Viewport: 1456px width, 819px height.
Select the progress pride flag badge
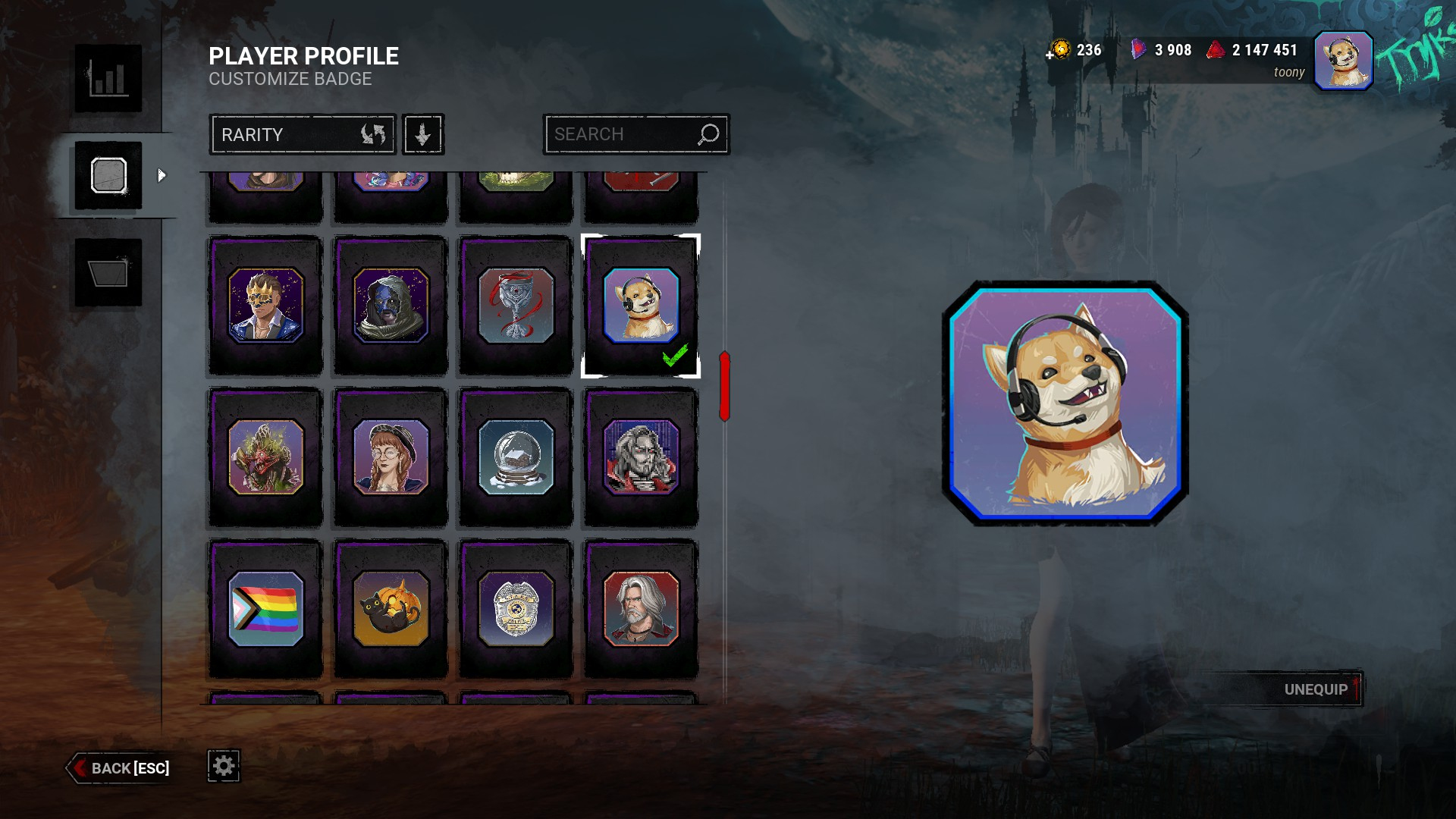(265, 609)
